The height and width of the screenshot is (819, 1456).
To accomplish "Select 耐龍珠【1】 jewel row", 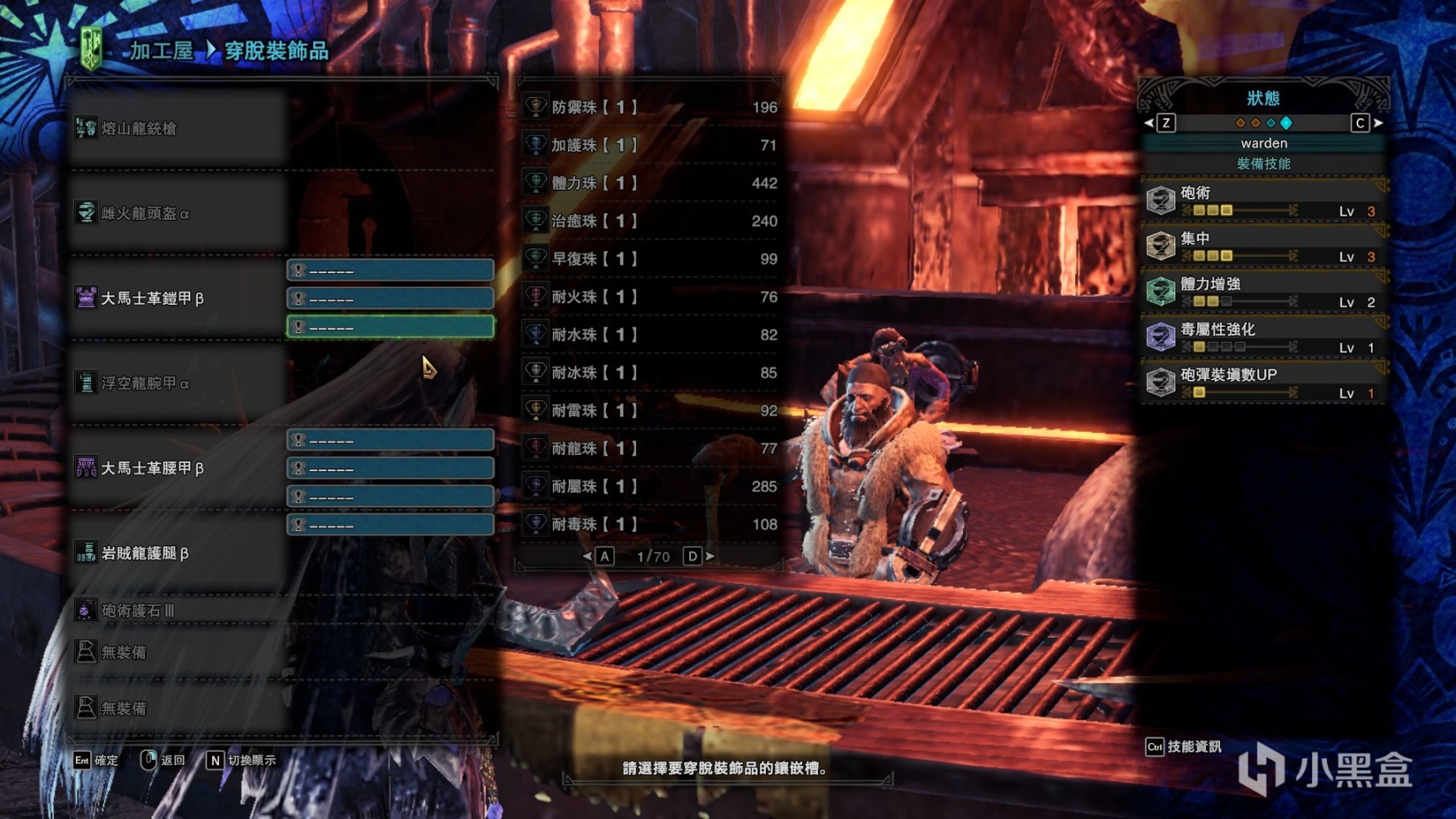I will 649,448.
